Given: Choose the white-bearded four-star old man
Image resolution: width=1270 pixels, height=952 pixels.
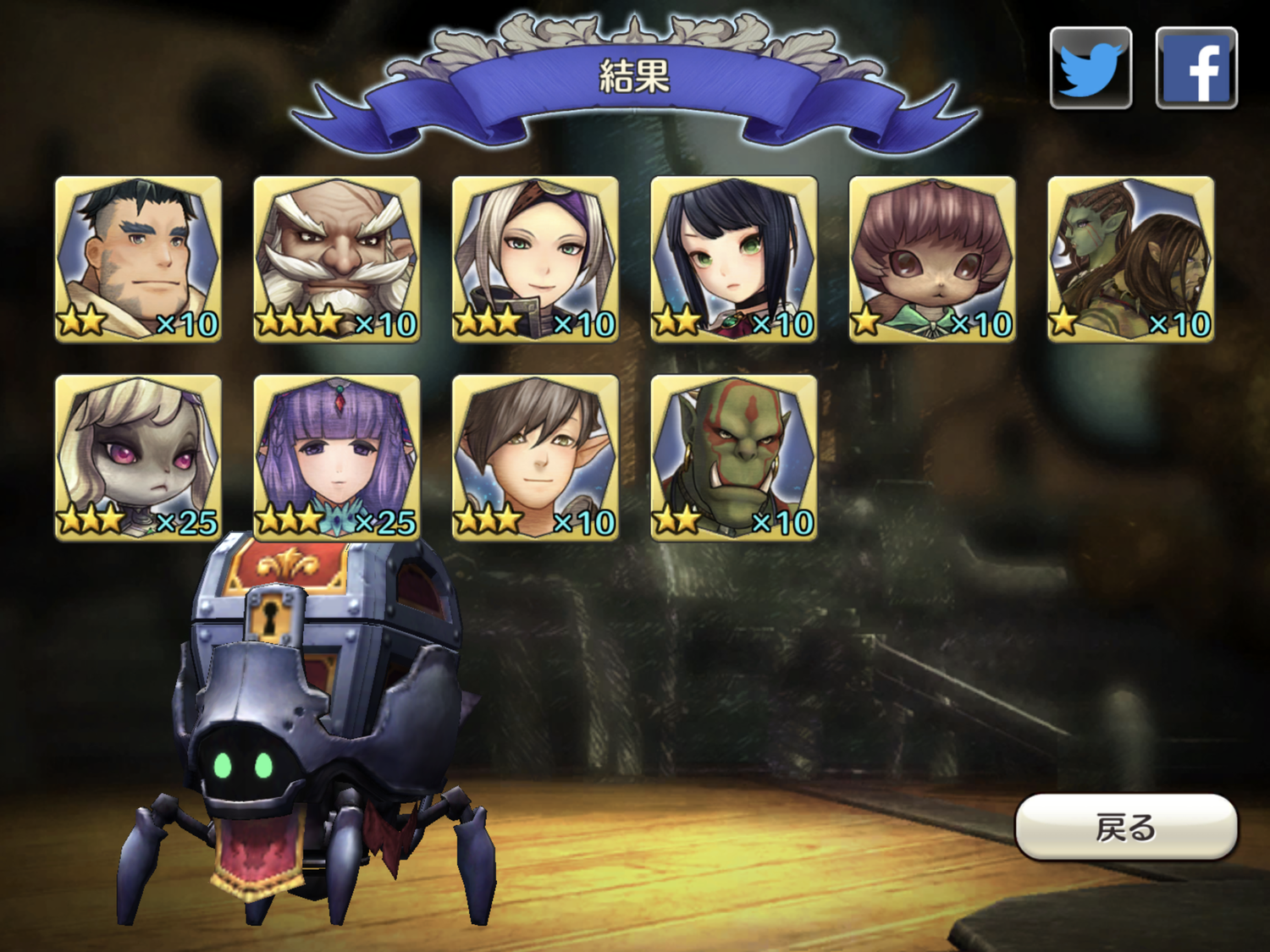Looking at the screenshot, I should (337, 259).
